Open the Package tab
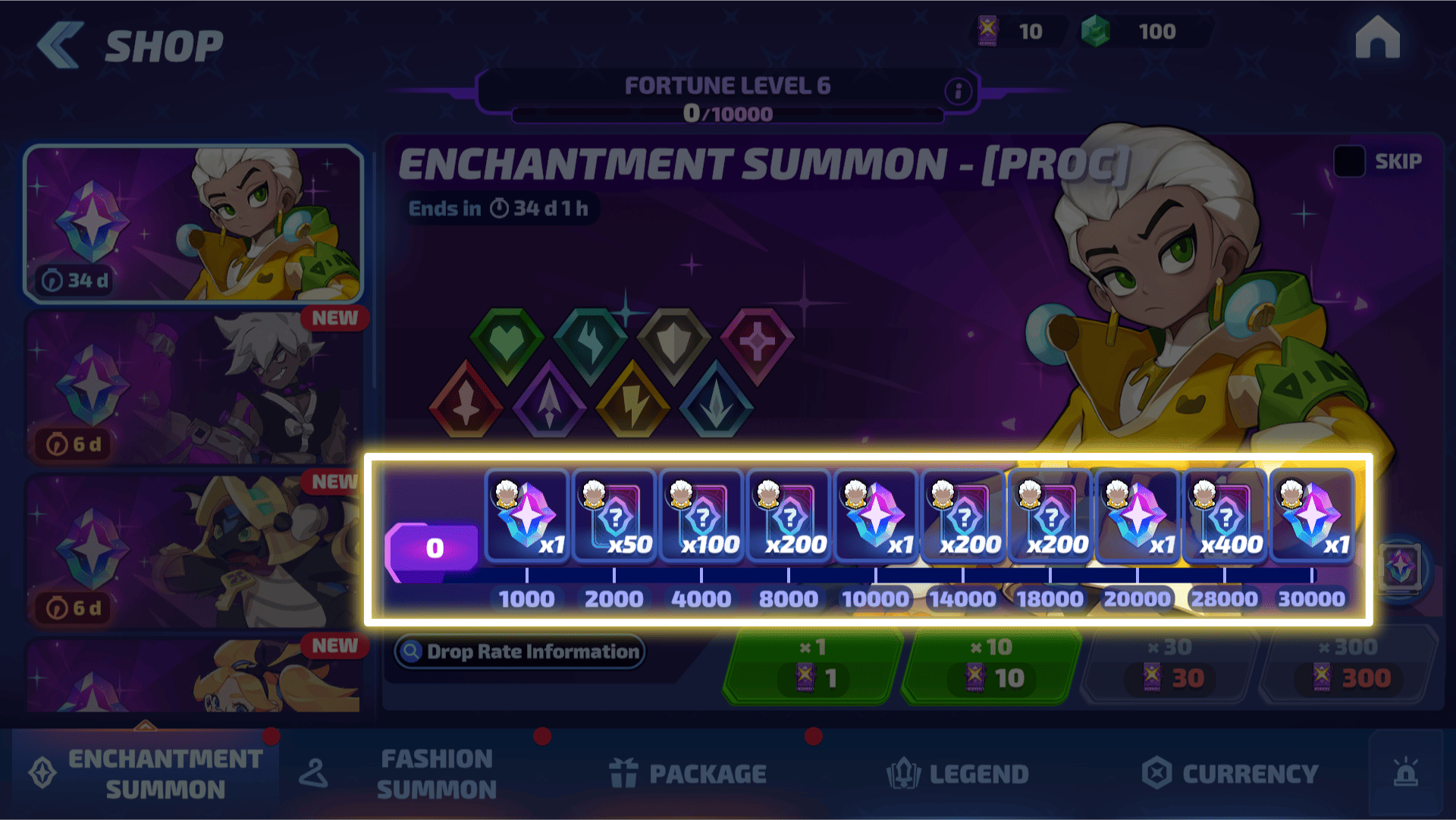The image size is (1456, 820). point(688,774)
